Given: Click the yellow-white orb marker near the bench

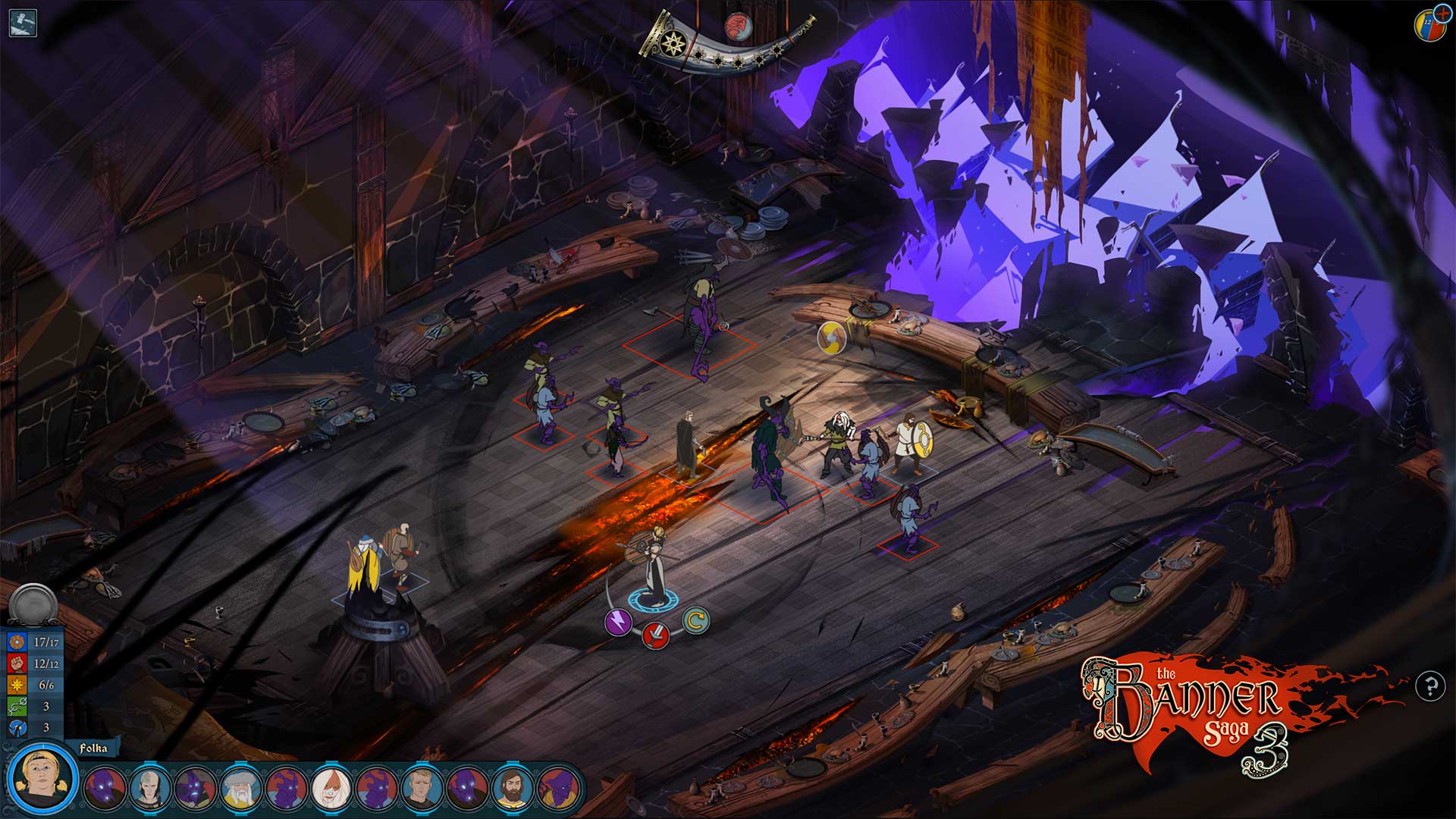Looking at the screenshot, I should point(831,337).
